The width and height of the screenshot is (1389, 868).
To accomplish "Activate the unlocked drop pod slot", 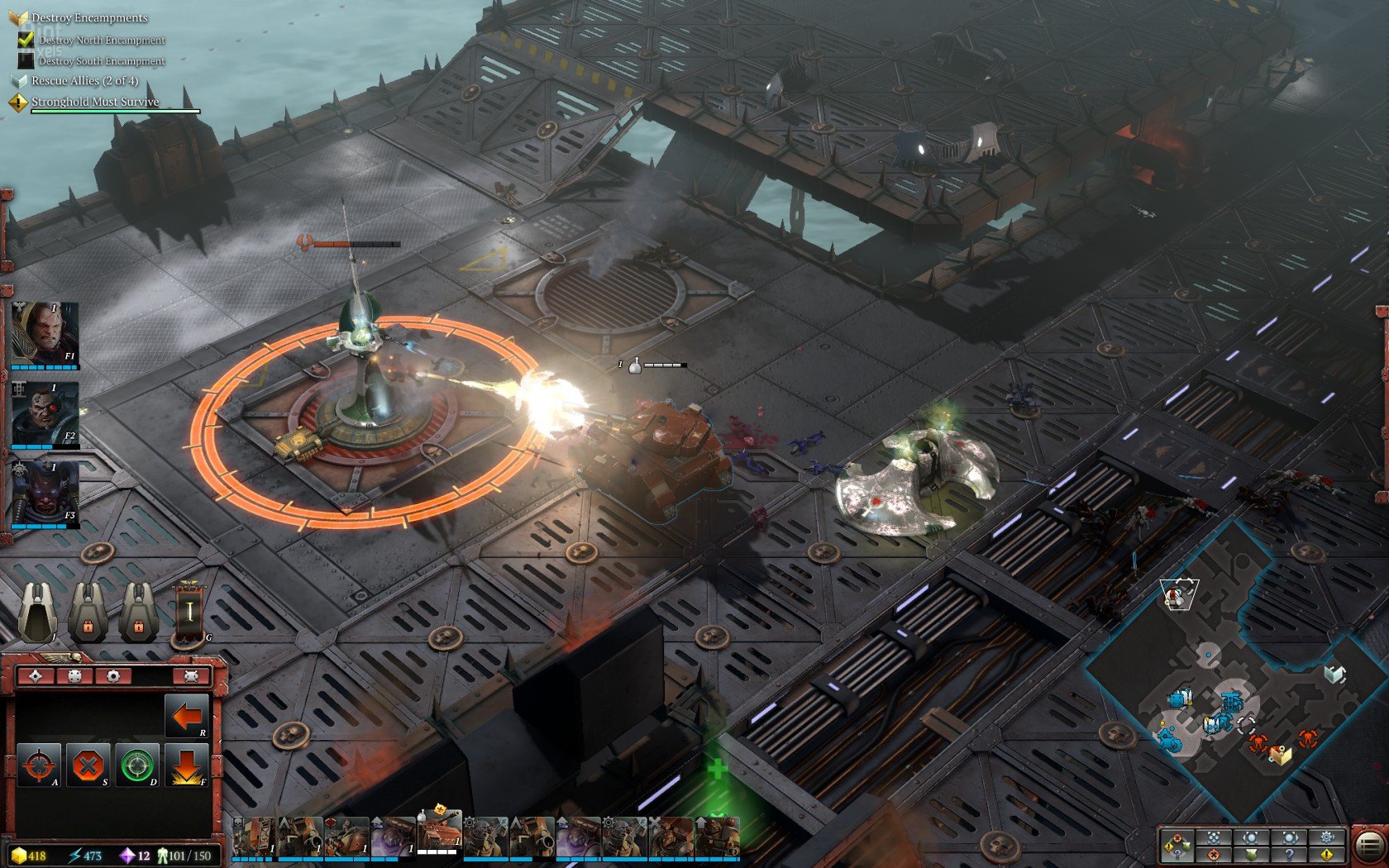I will coord(37,612).
